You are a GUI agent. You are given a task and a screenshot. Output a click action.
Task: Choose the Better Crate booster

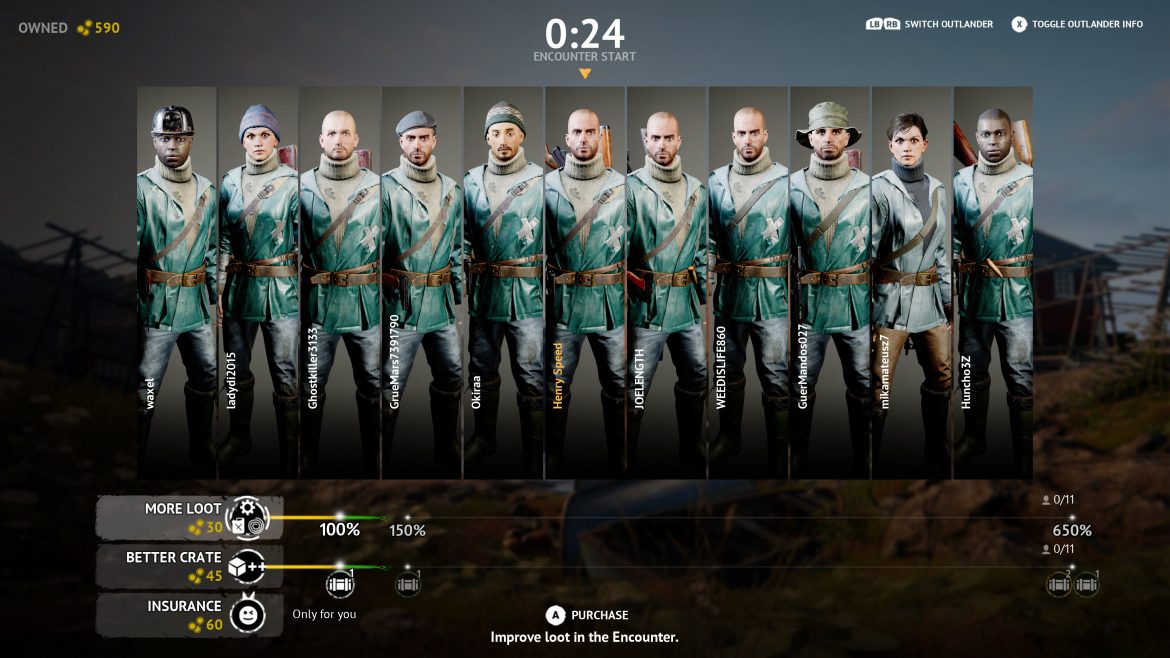pyautogui.click(x=190, y=567)
